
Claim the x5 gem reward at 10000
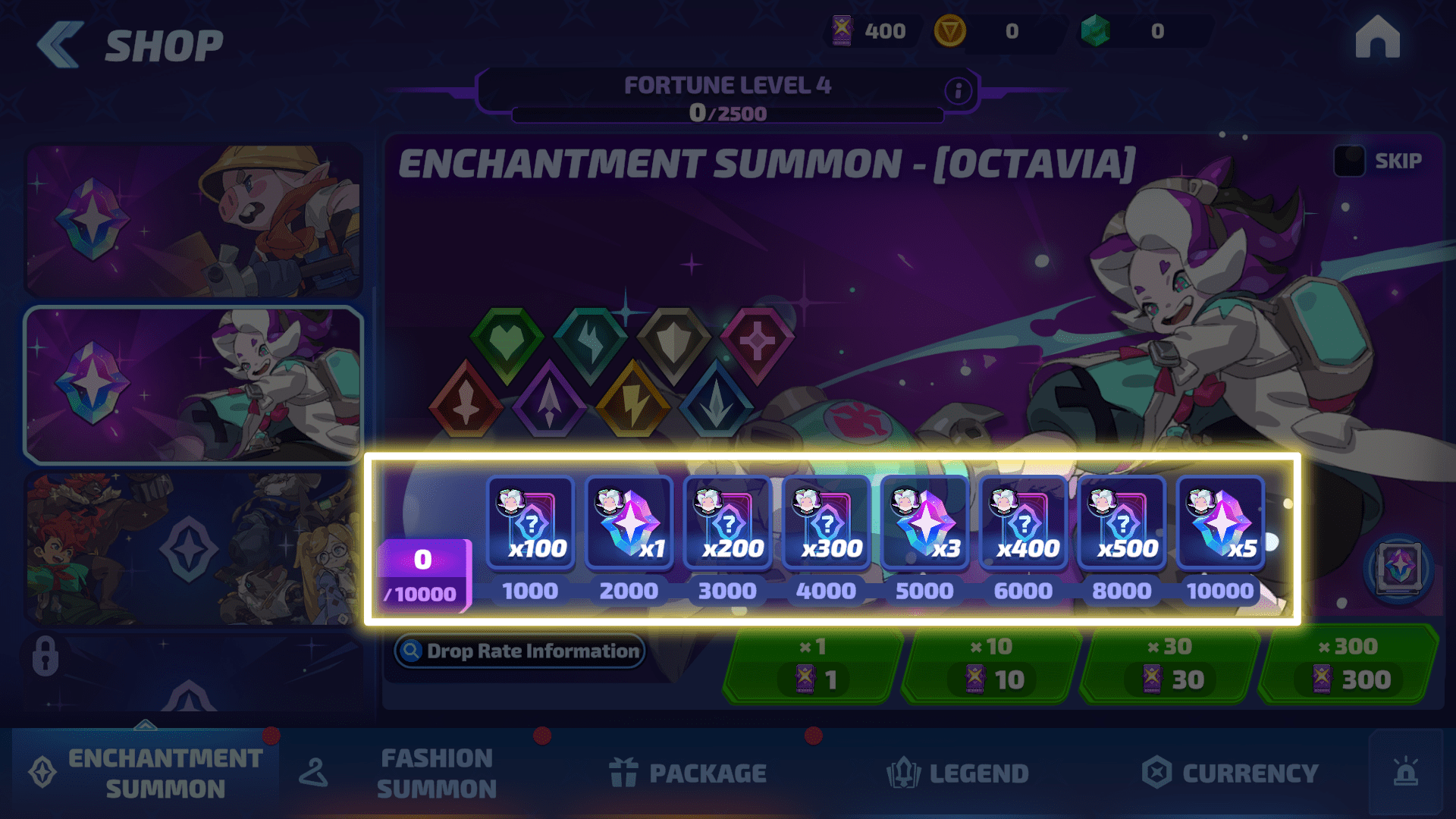1220,522
